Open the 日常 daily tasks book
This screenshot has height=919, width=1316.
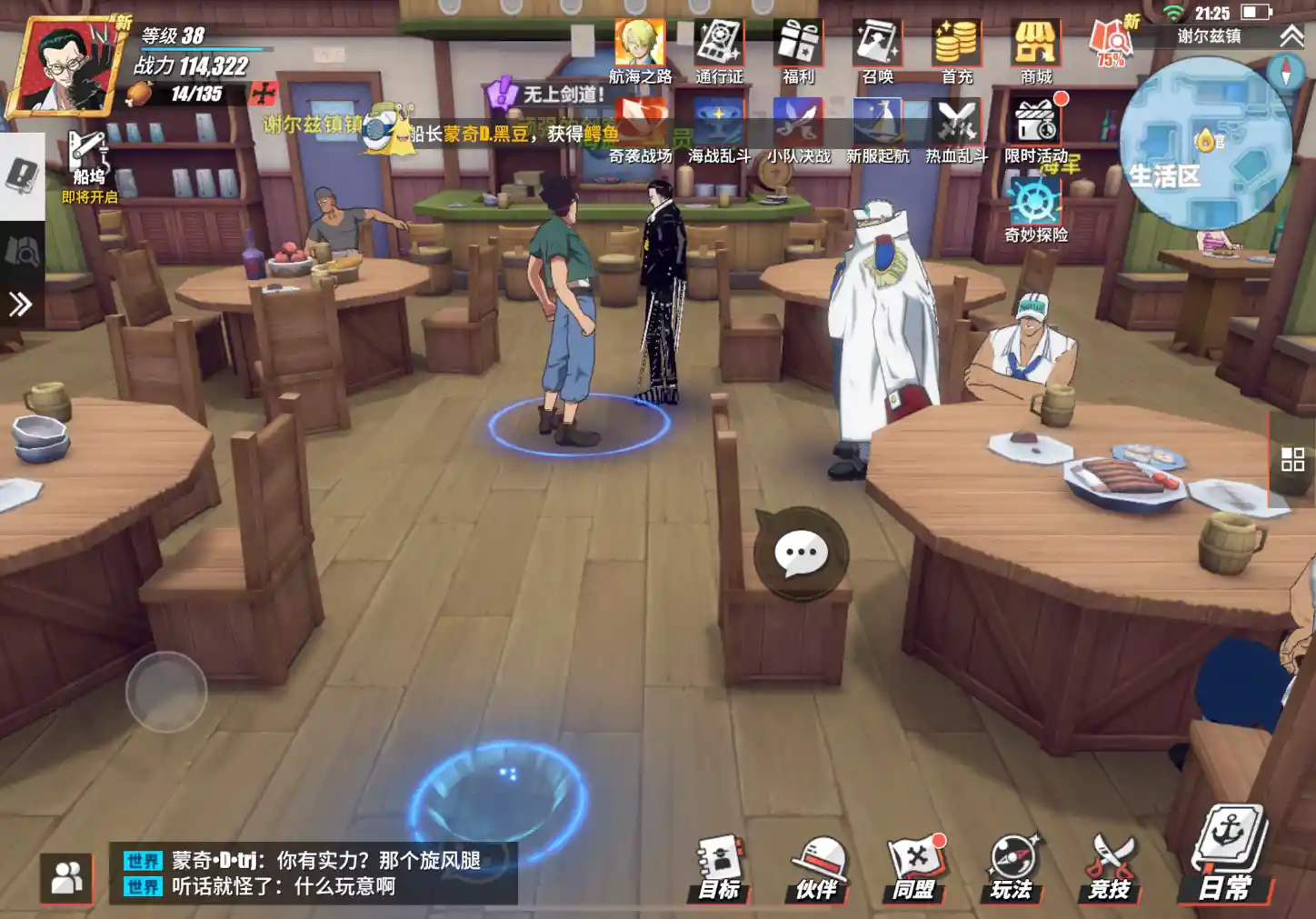tap(1225, 854)
